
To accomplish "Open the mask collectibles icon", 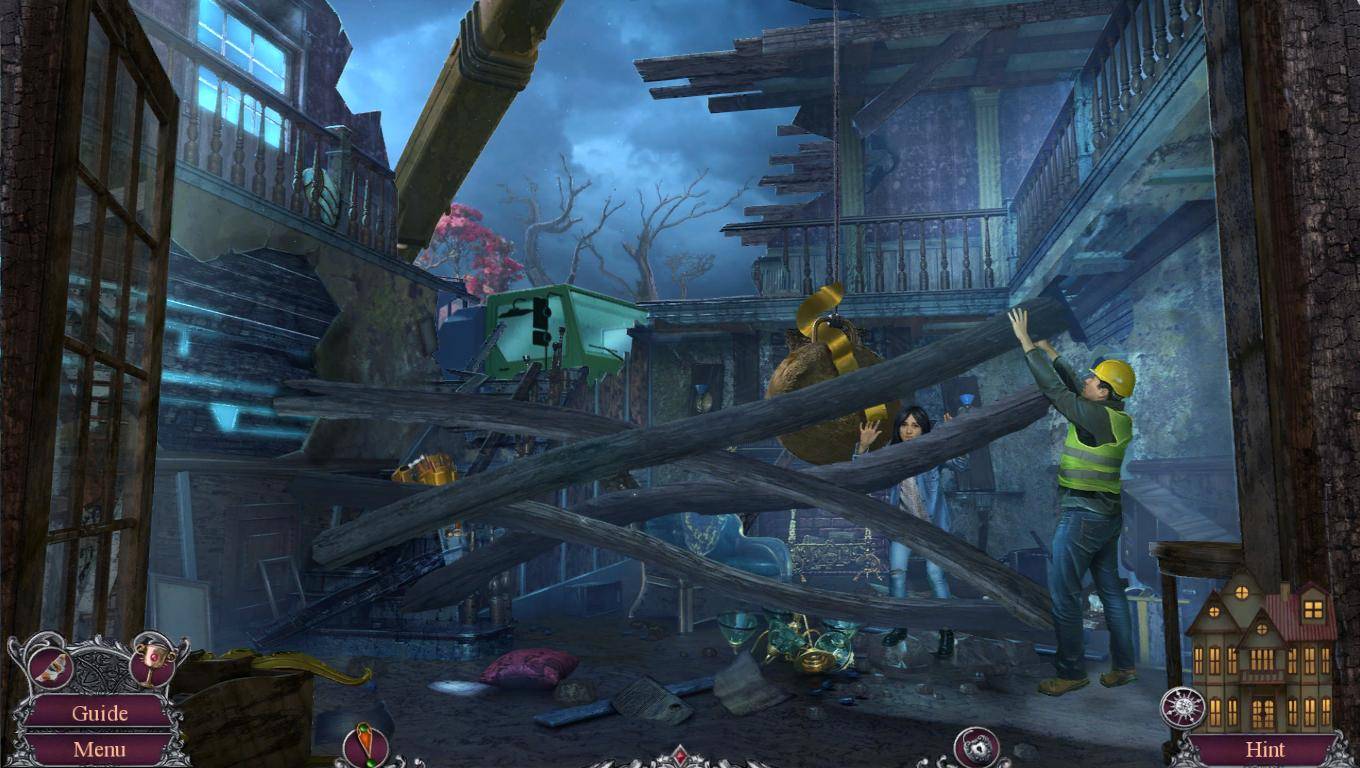I will (x=50, y=667).
